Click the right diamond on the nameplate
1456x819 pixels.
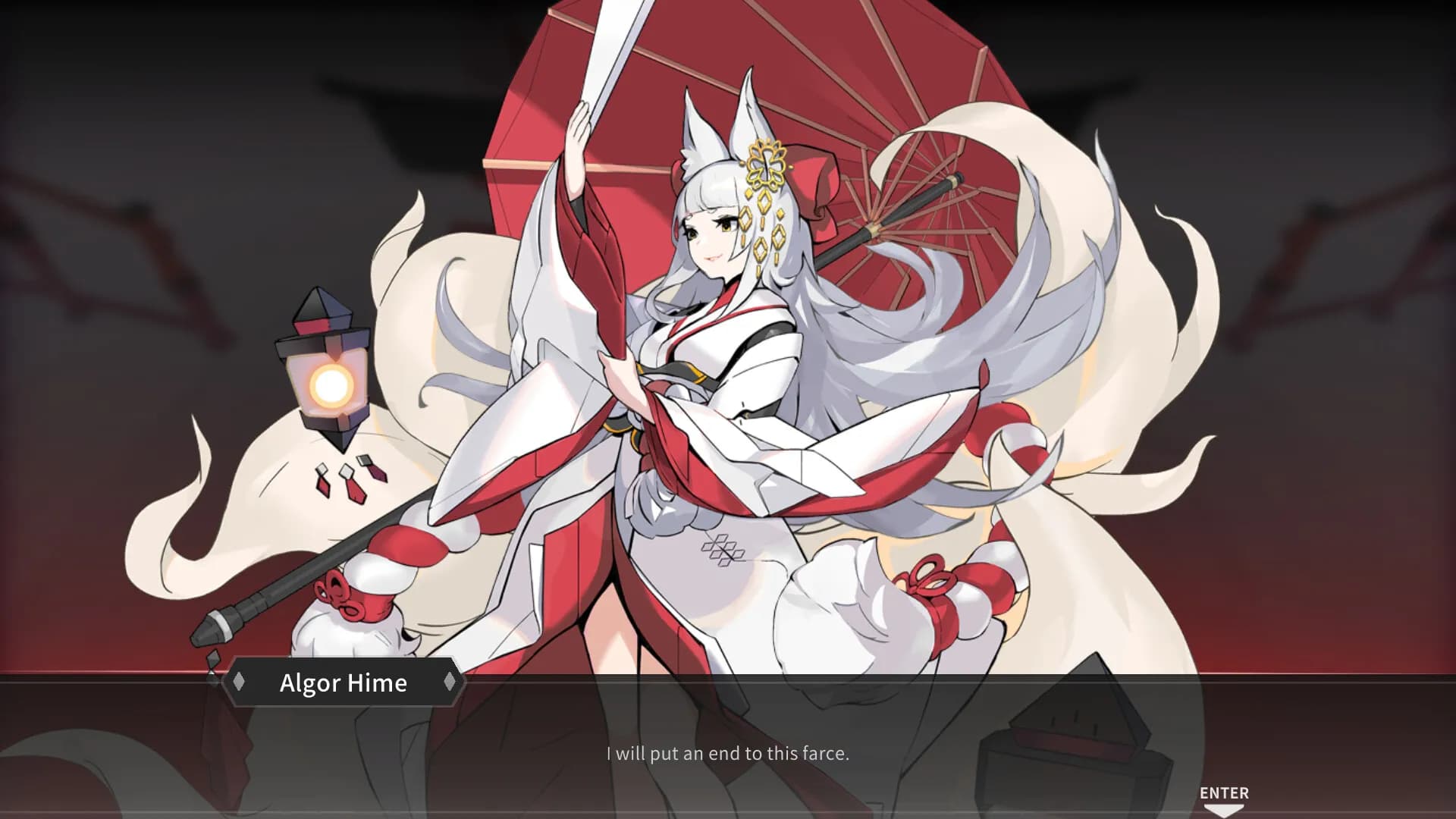(x=450, y=682)
